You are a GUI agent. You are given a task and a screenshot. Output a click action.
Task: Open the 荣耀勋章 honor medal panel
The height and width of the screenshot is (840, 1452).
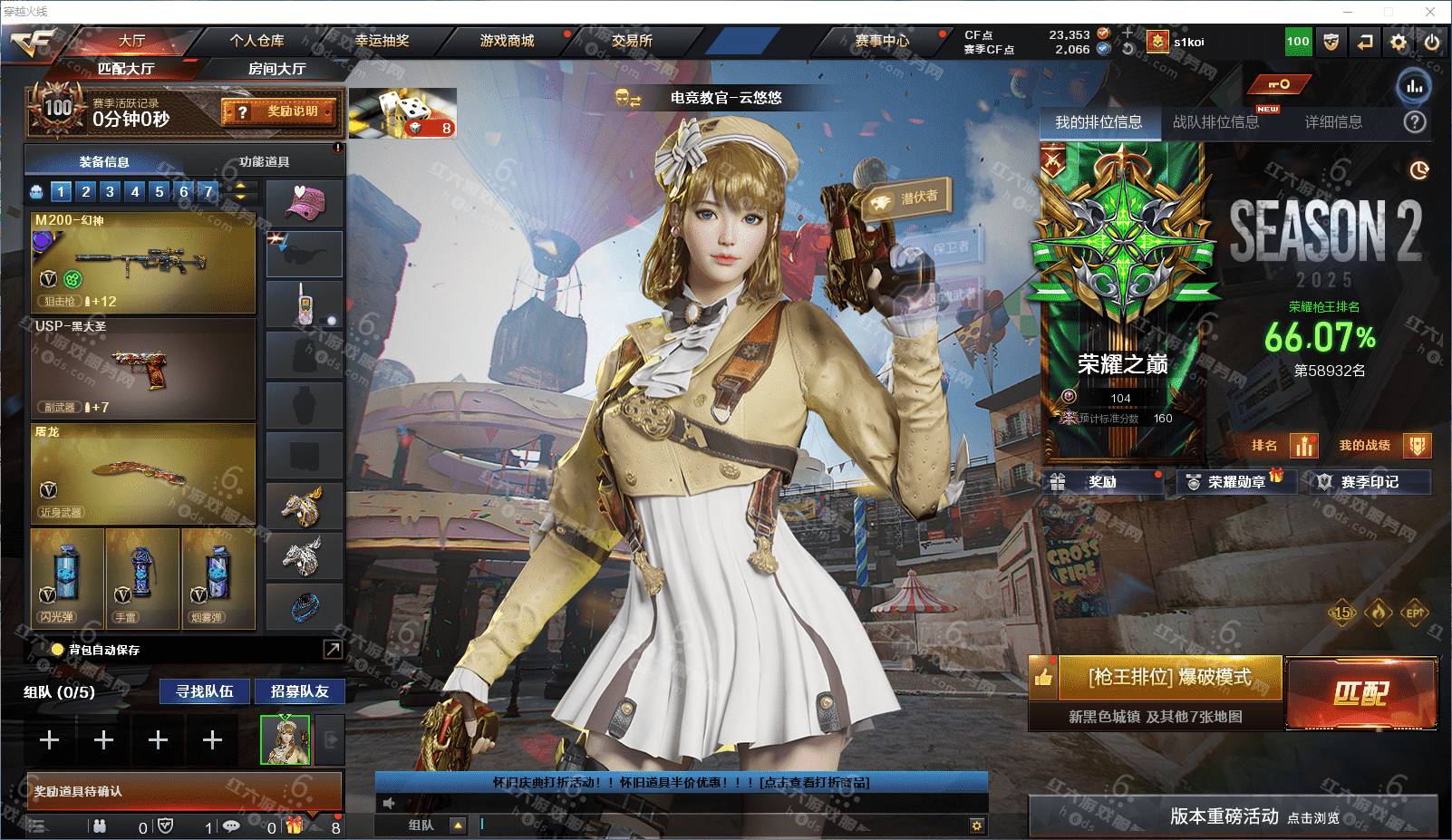(x=1236, y=482)
